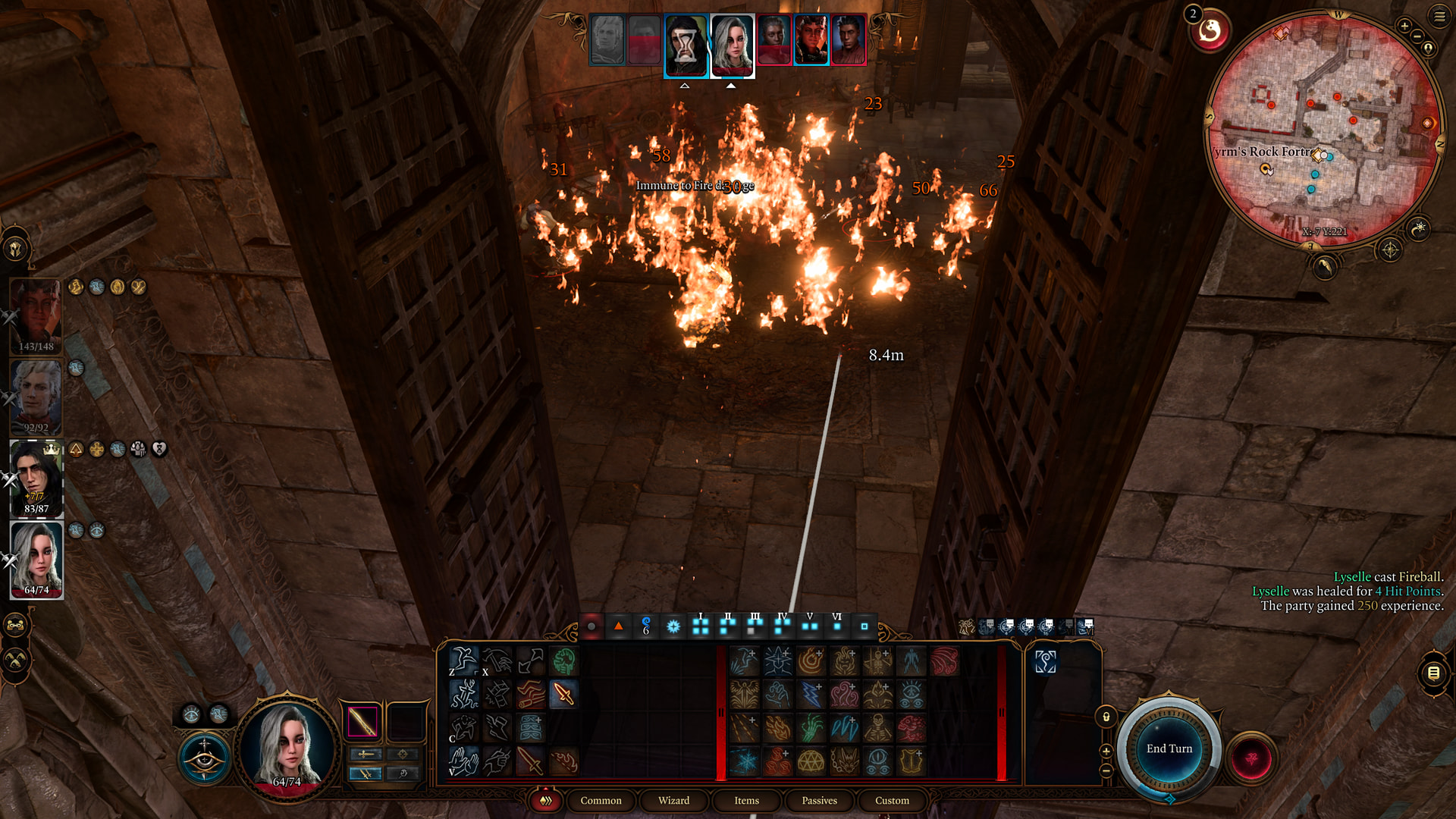Viewport: 1456px width, 819px height.
Task: Select the 83/87 HP dark-haired party portrait
Action: click(36, 478)
